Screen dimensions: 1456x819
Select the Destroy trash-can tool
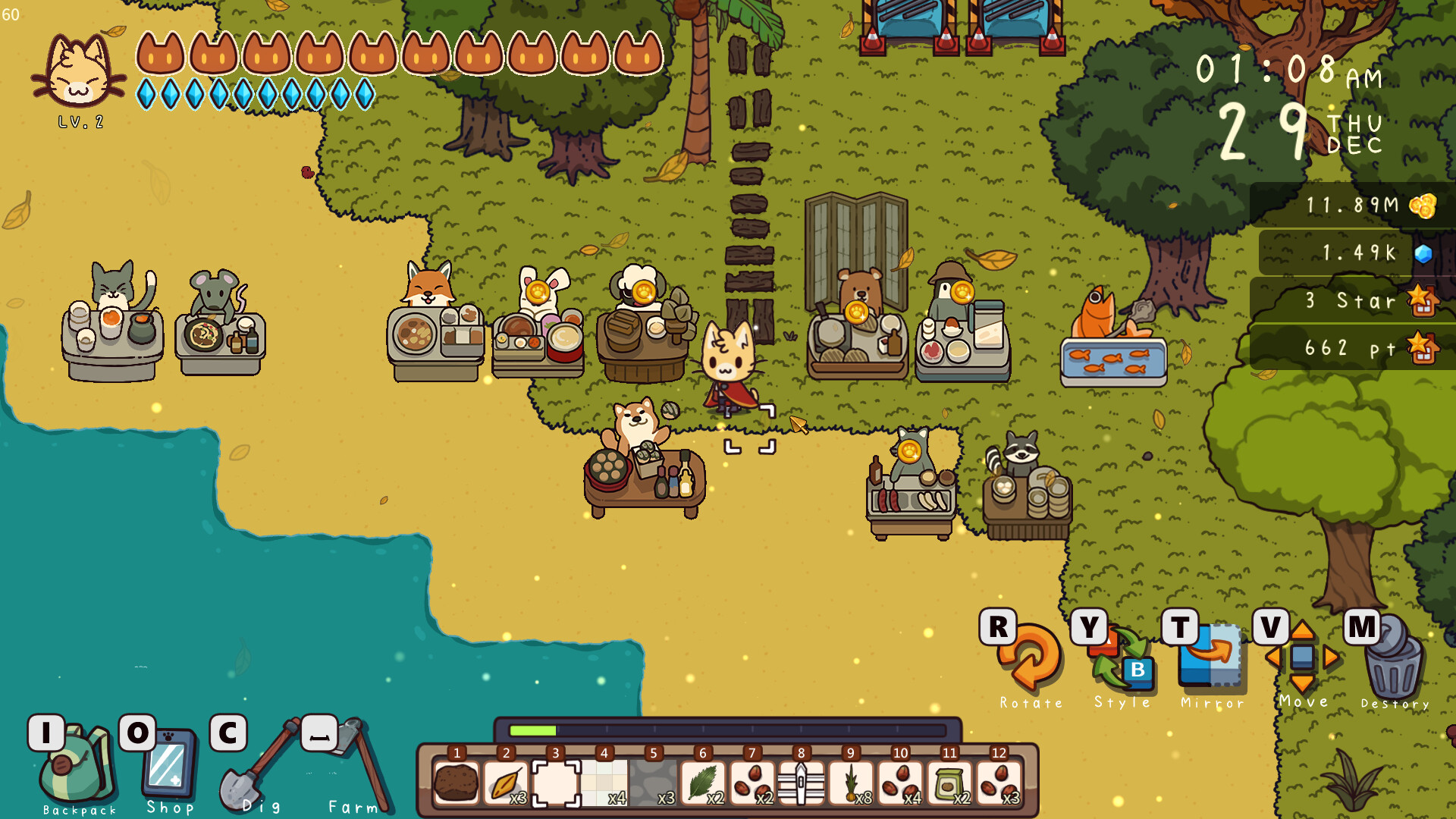tap(1395, 664)
